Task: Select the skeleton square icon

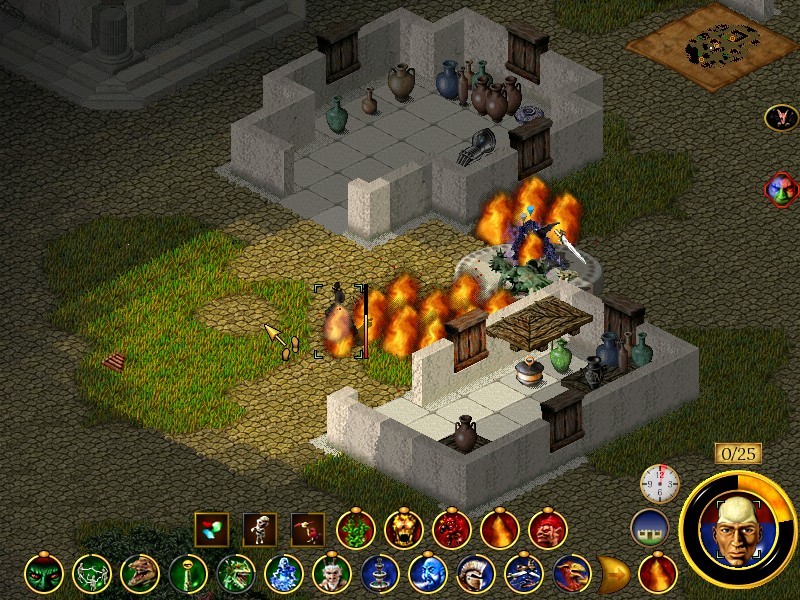Action: 260,528
